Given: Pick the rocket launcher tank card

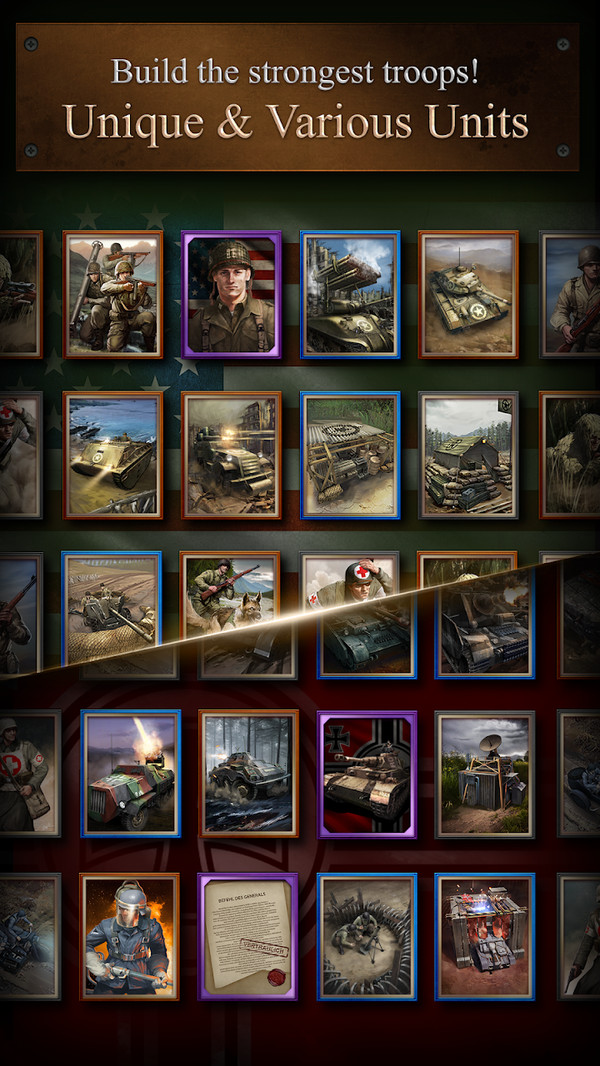Looking at the screenshot, I should pyautogui.click(x=350, y=294).
